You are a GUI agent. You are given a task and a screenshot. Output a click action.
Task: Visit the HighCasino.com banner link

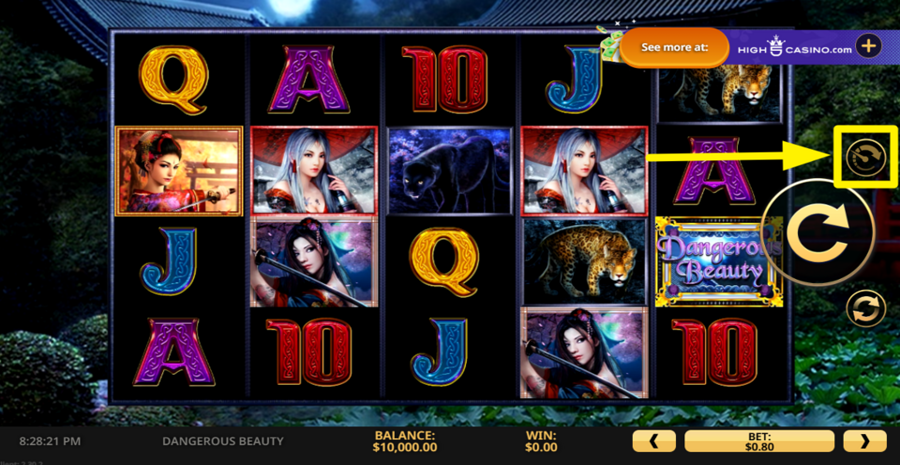click(x=794, y=47)
